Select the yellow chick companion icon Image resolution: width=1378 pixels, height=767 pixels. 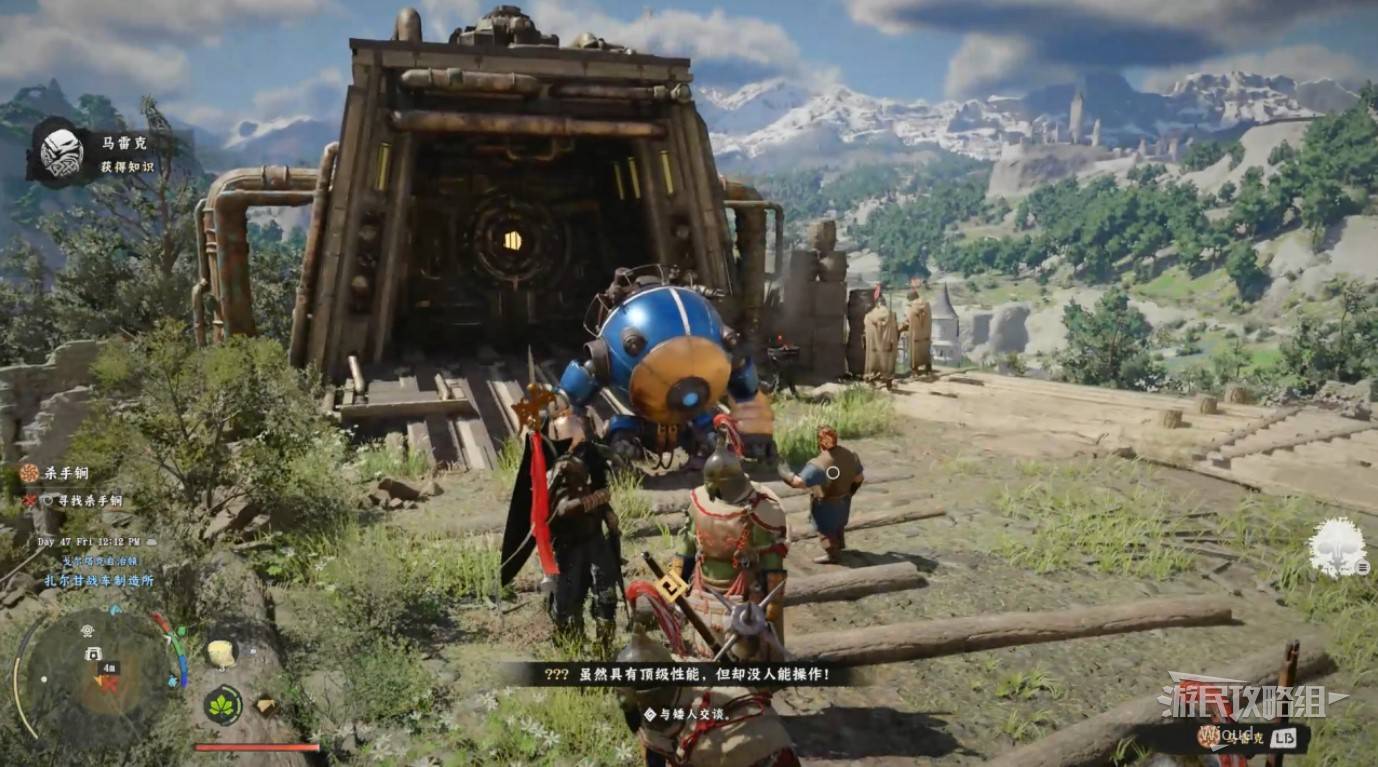click(221, 654)
